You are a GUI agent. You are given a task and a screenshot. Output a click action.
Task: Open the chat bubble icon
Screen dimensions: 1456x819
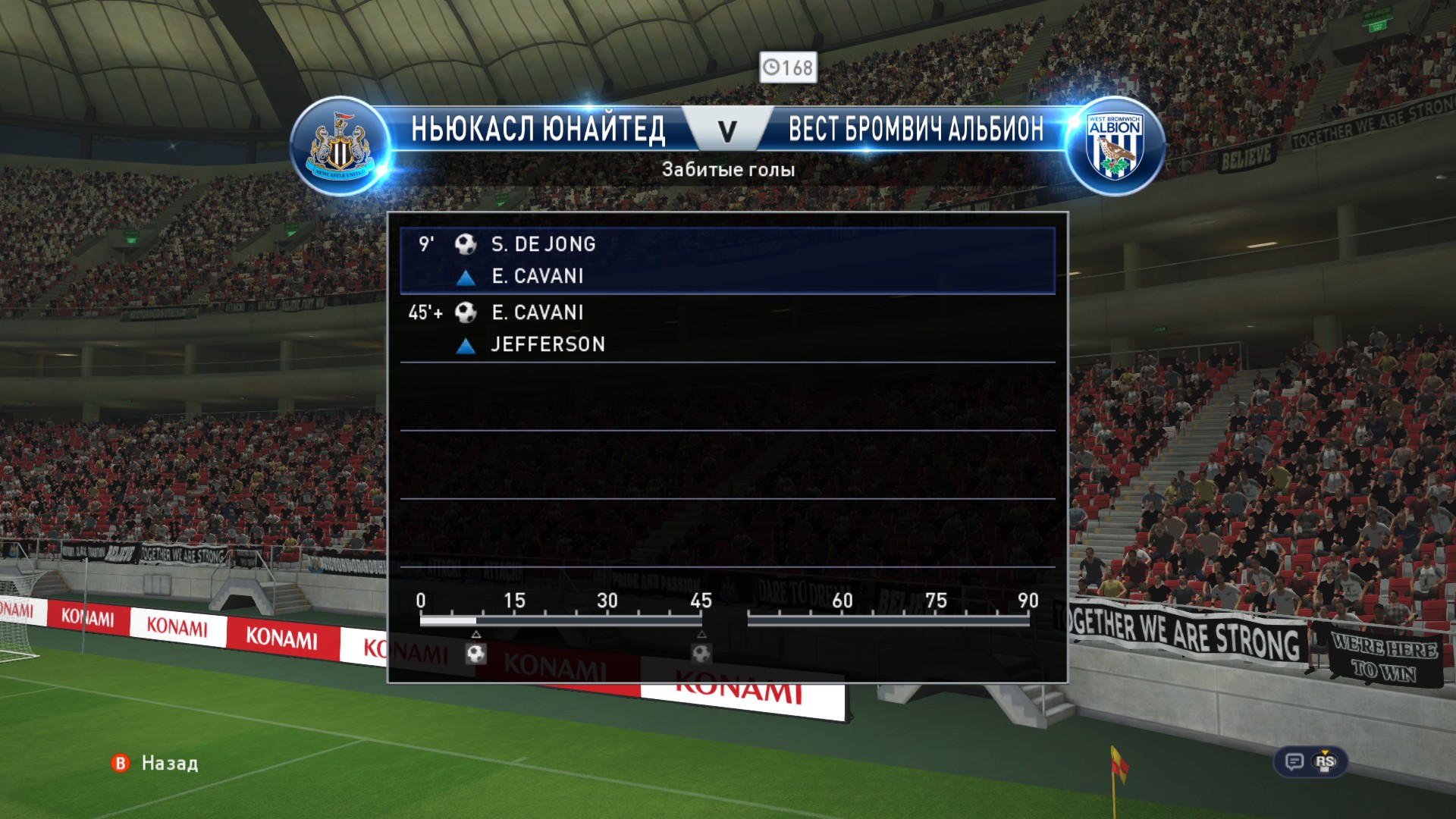(1294, 761)
